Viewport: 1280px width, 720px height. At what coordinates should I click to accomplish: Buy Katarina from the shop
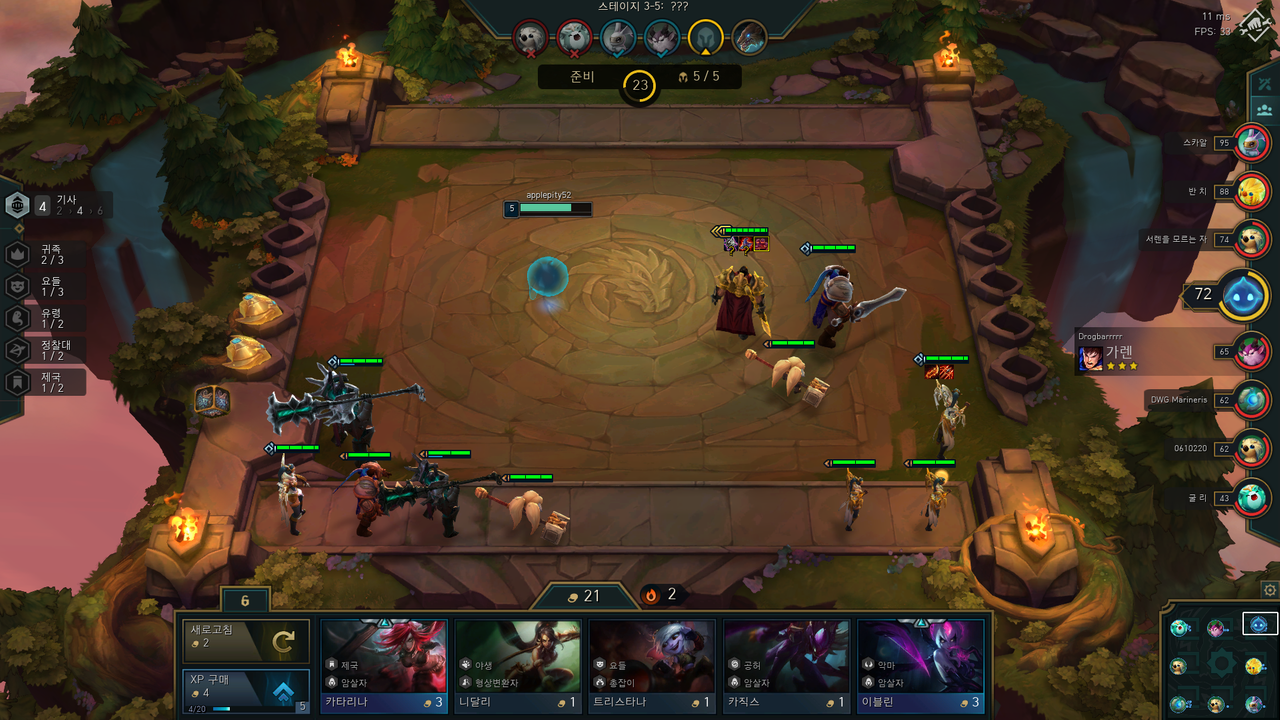[x=383, y=665]
